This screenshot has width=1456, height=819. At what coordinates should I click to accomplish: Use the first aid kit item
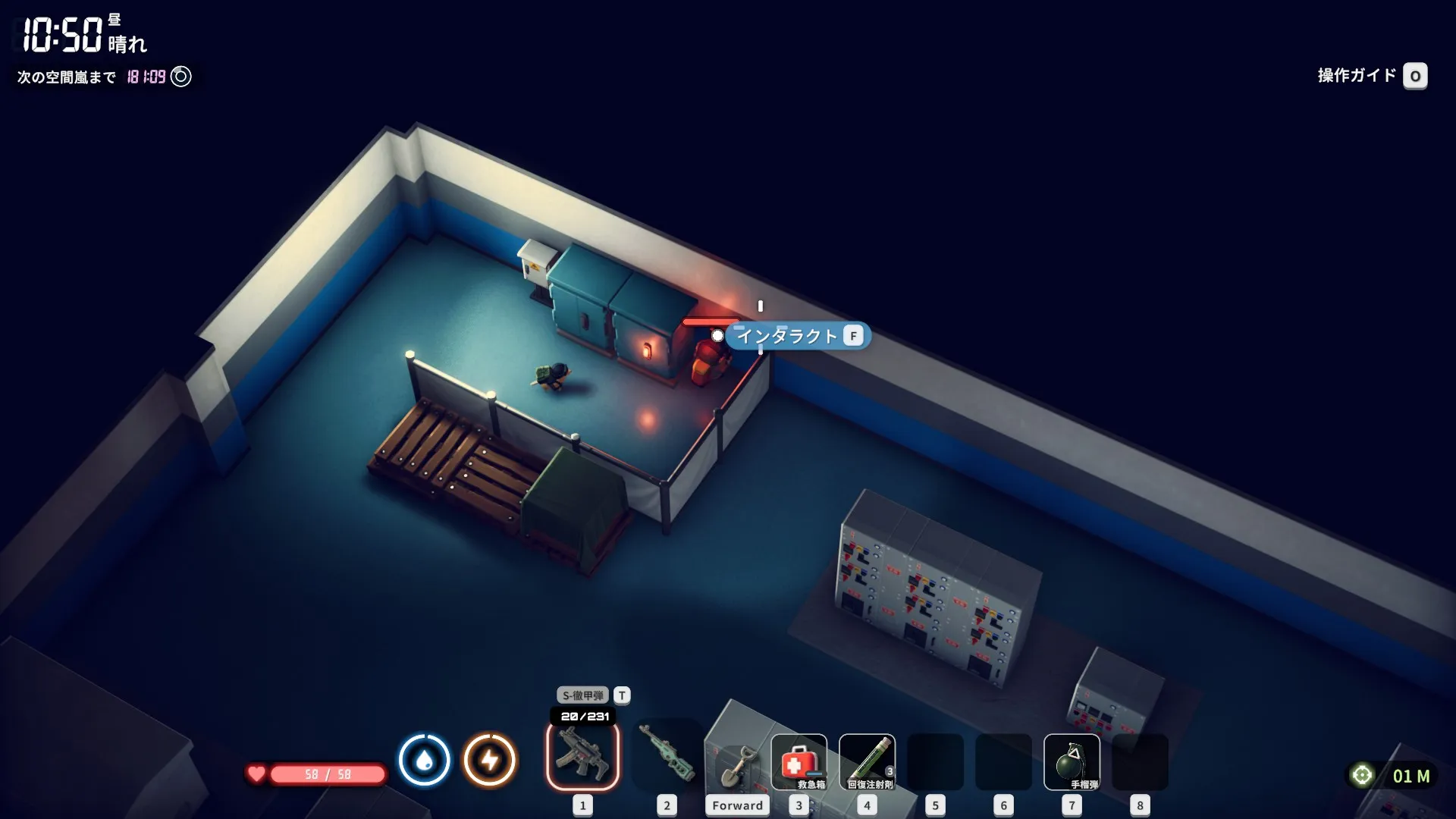(799, 761)
